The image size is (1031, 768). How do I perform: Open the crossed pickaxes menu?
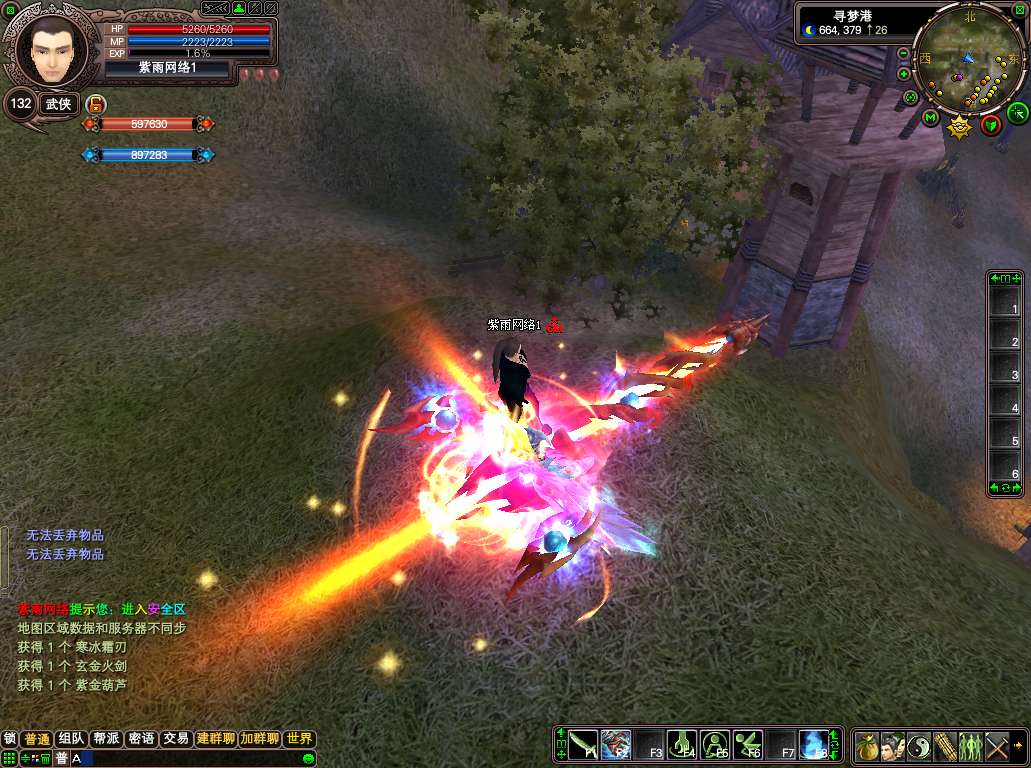[997, 746]
